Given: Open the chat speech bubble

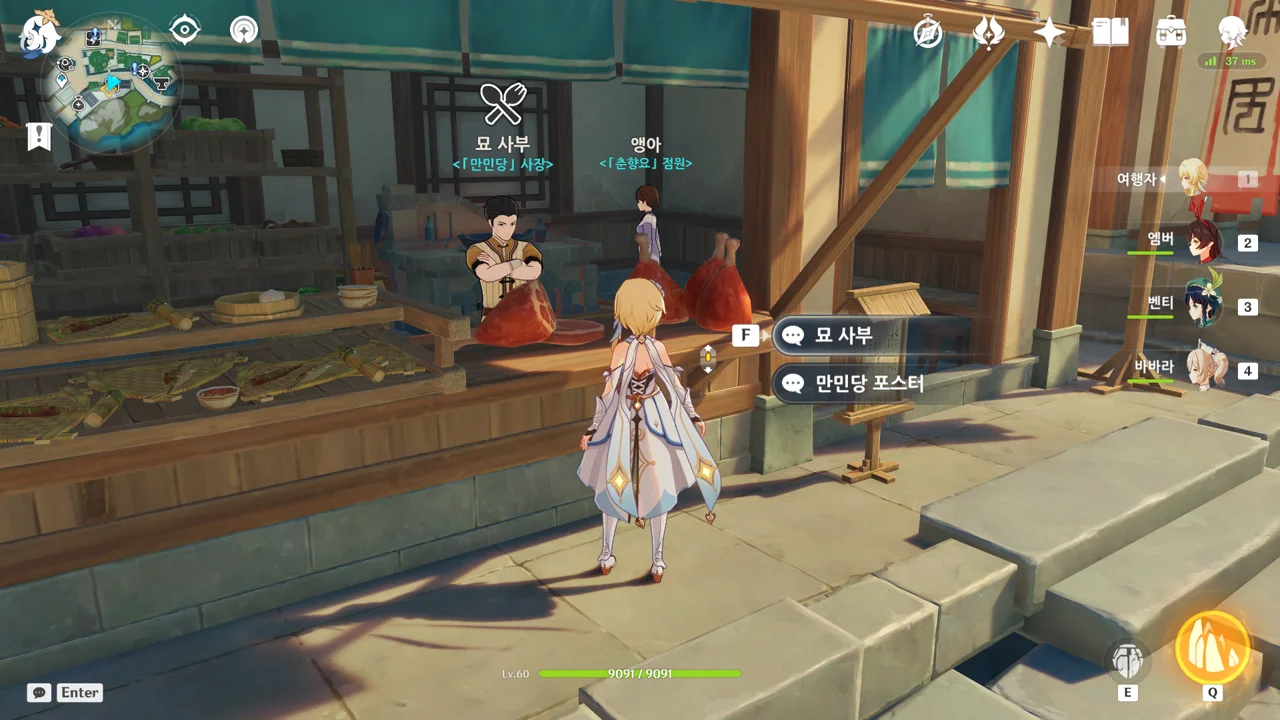Looking at the screenshot, I should 39,692.
